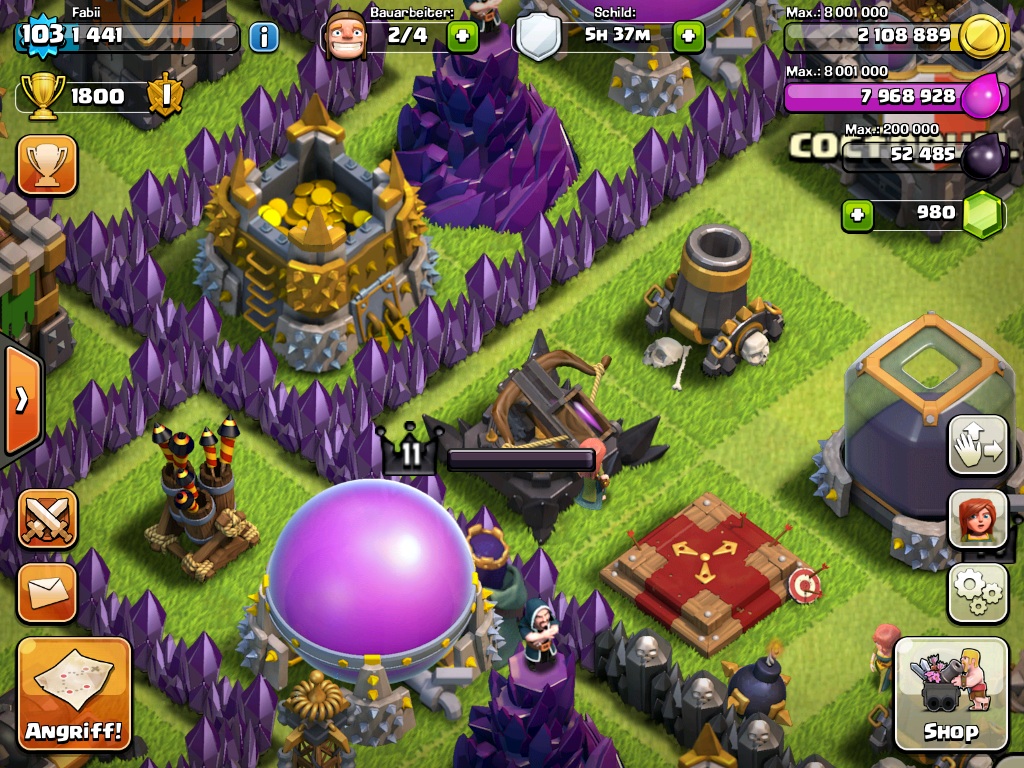Open the red-haired hero portrait button
Image resolution: width=1024 pixels, height=768 pixels.
pyautogui.click(x=977, y=520)
